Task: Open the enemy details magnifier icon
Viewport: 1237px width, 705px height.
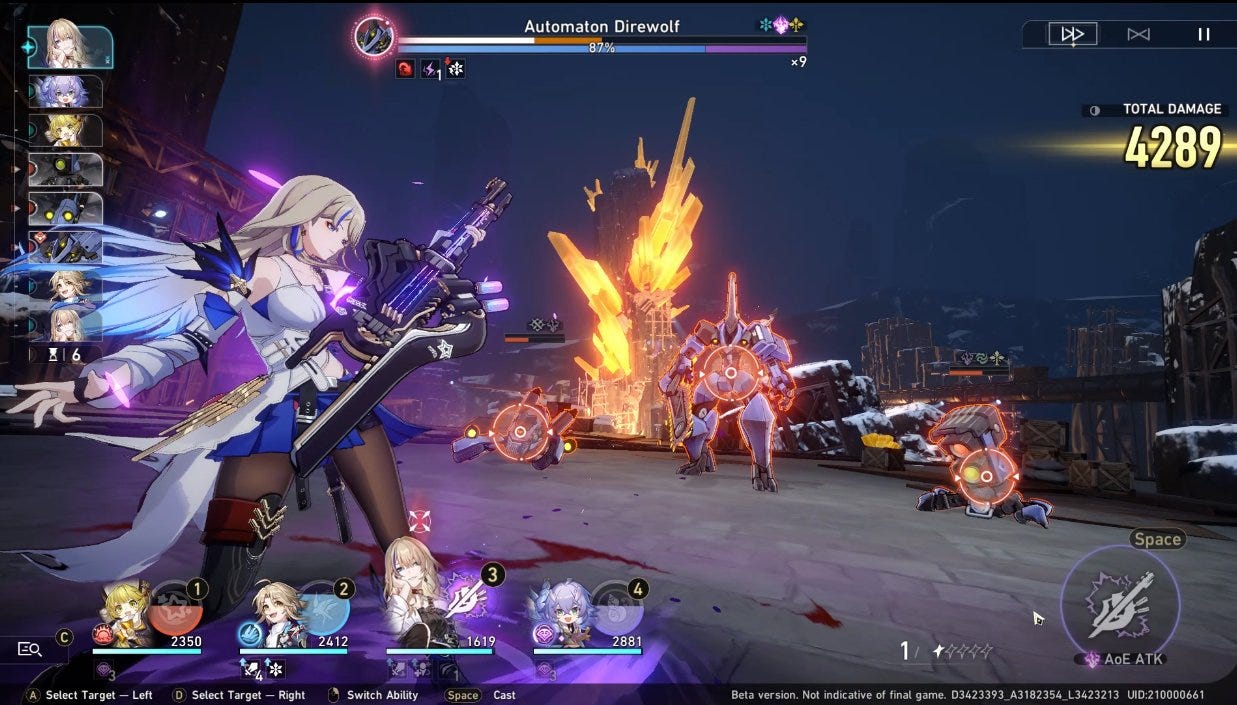Action: tap(30, 649)
